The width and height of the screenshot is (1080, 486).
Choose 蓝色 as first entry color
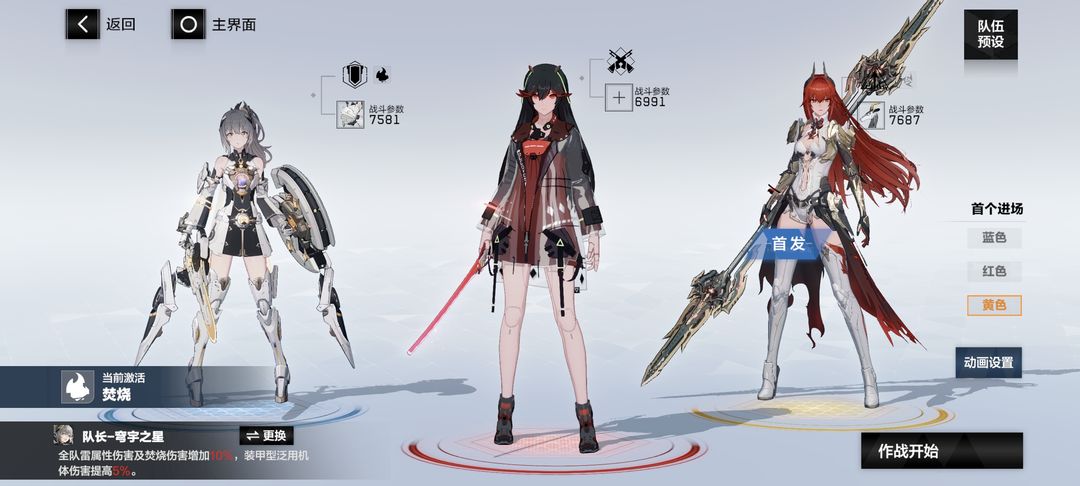(994, 238)
